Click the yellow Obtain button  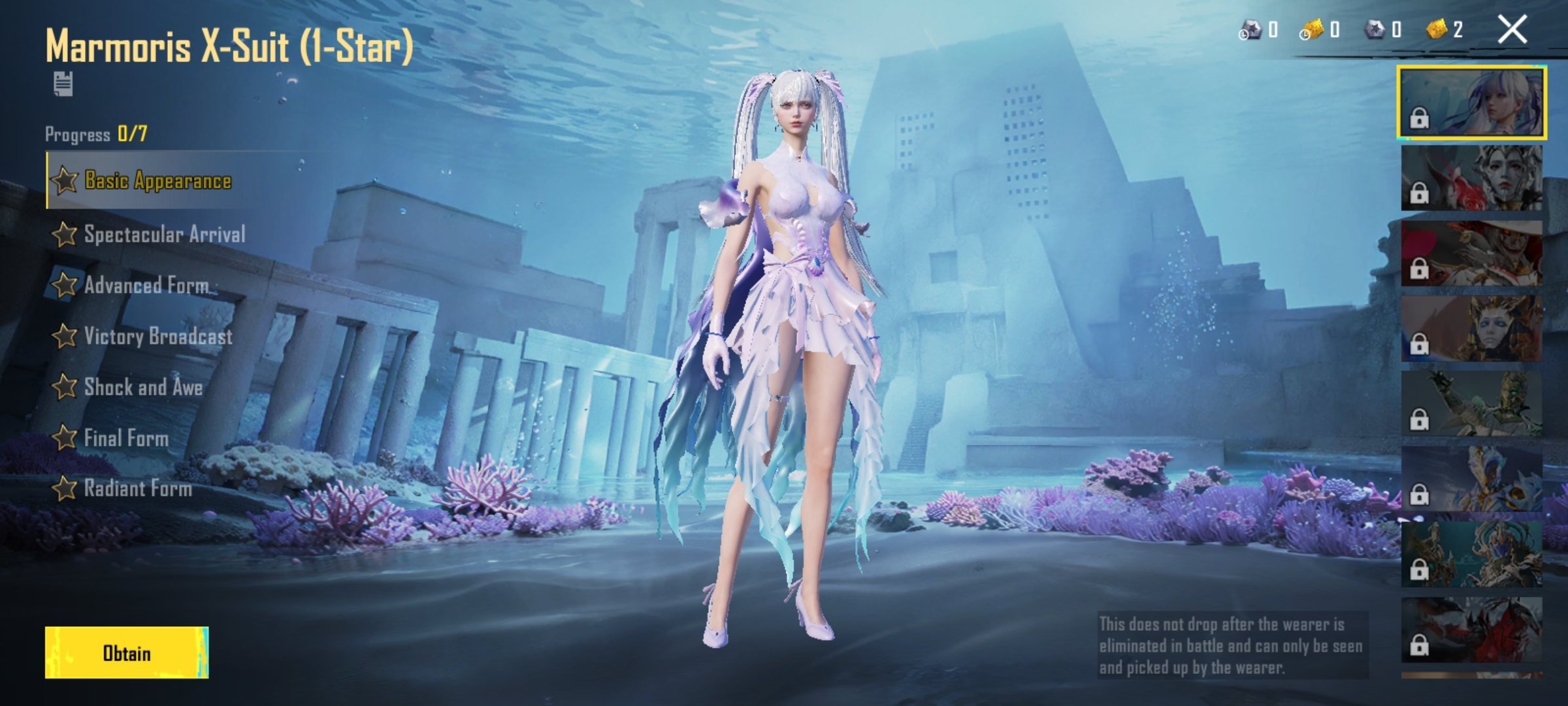point(127,652)
